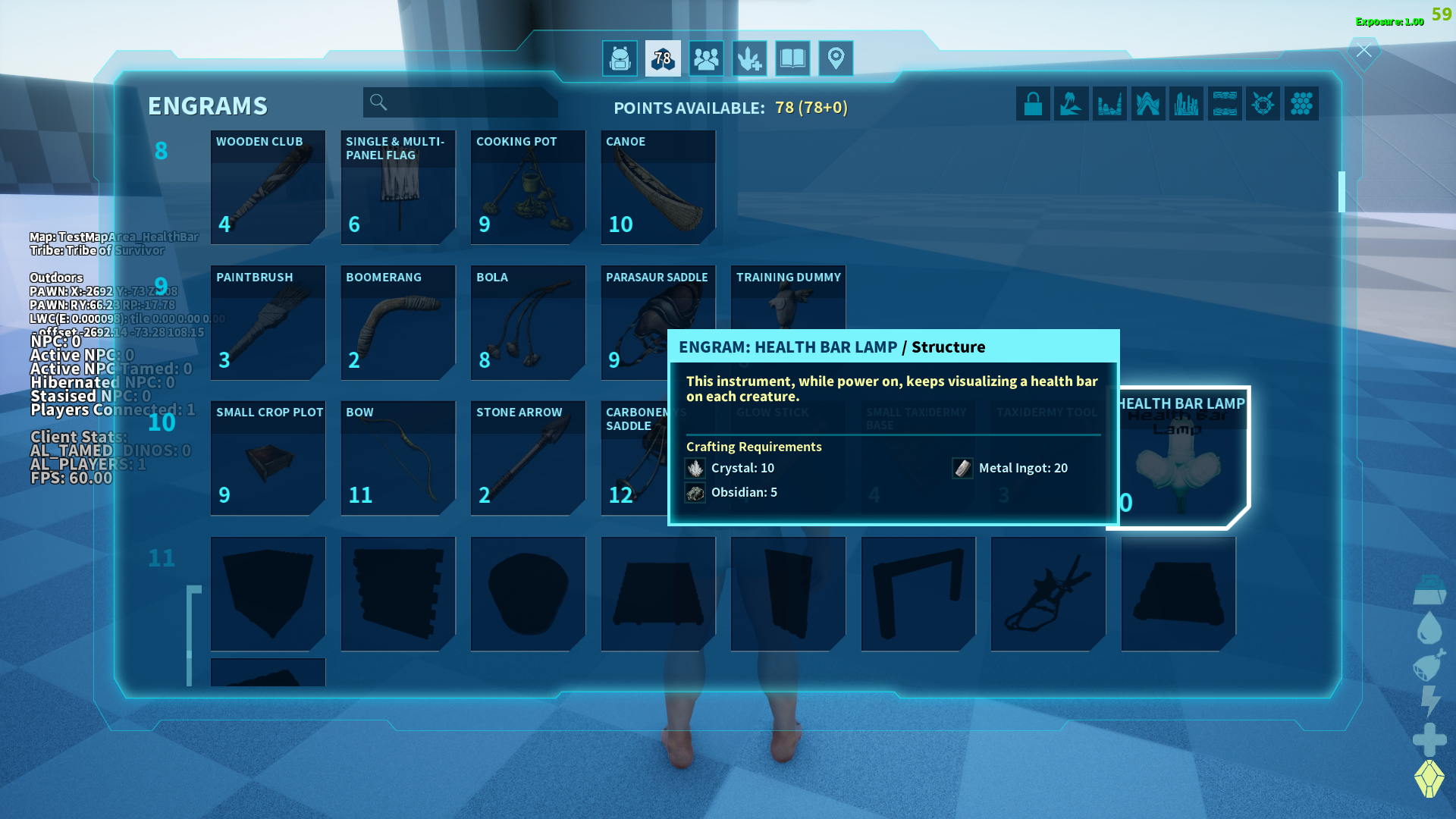
Task: Switch to the tribe members tab
Action: 706,58
